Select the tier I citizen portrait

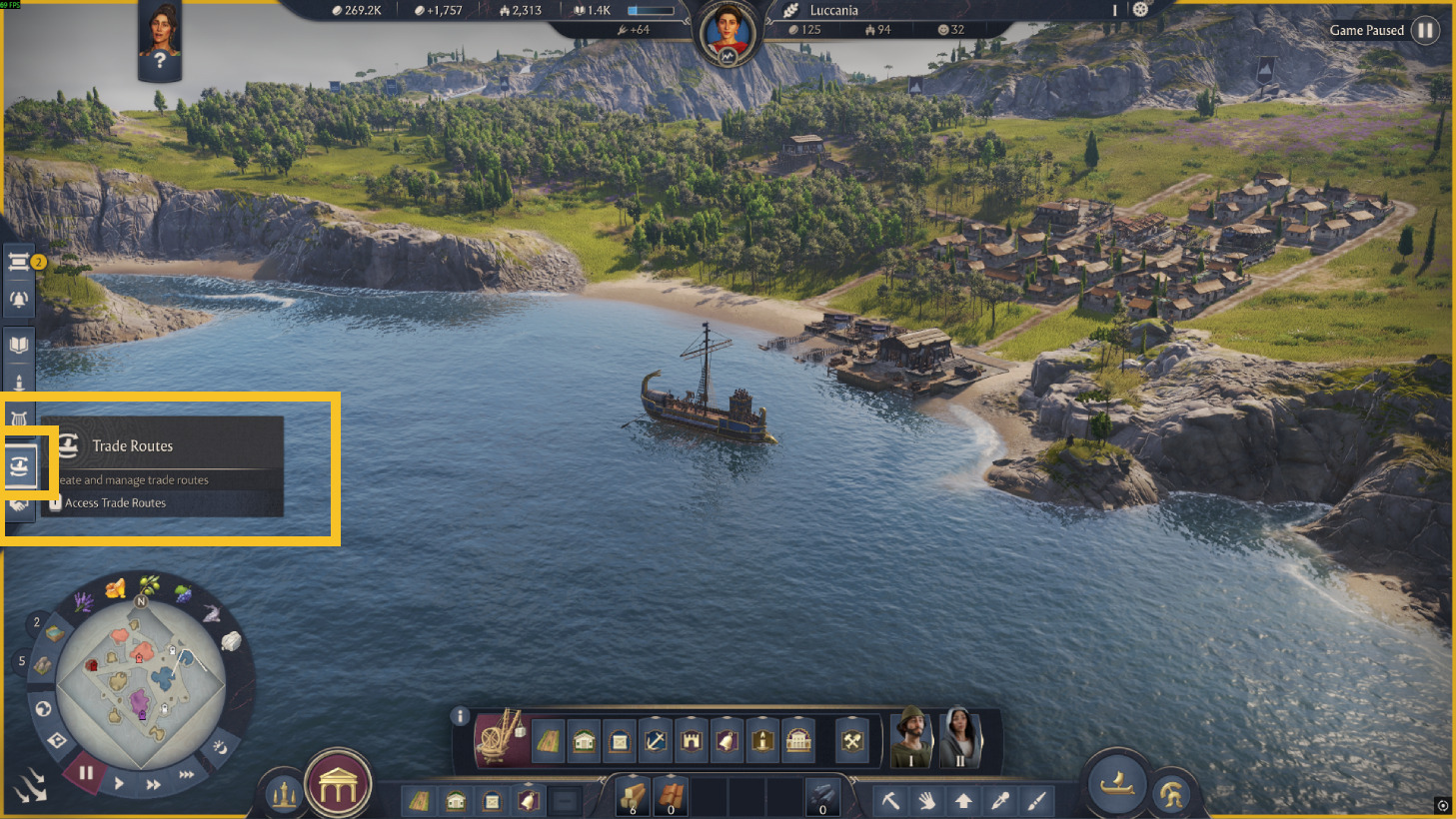click(x=911, y=739)
